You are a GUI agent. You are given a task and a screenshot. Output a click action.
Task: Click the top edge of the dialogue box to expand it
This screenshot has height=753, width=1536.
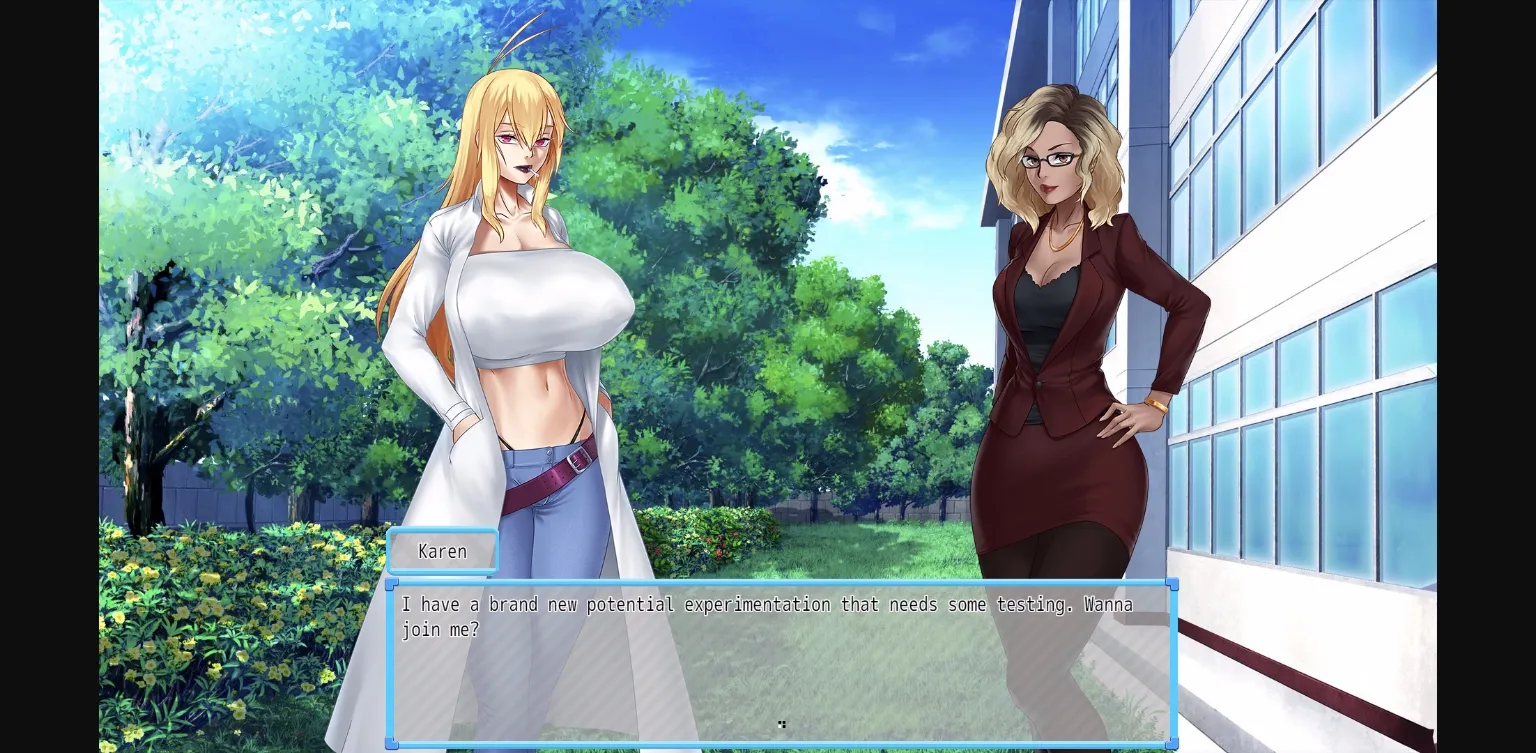click(x=782, y=584)
